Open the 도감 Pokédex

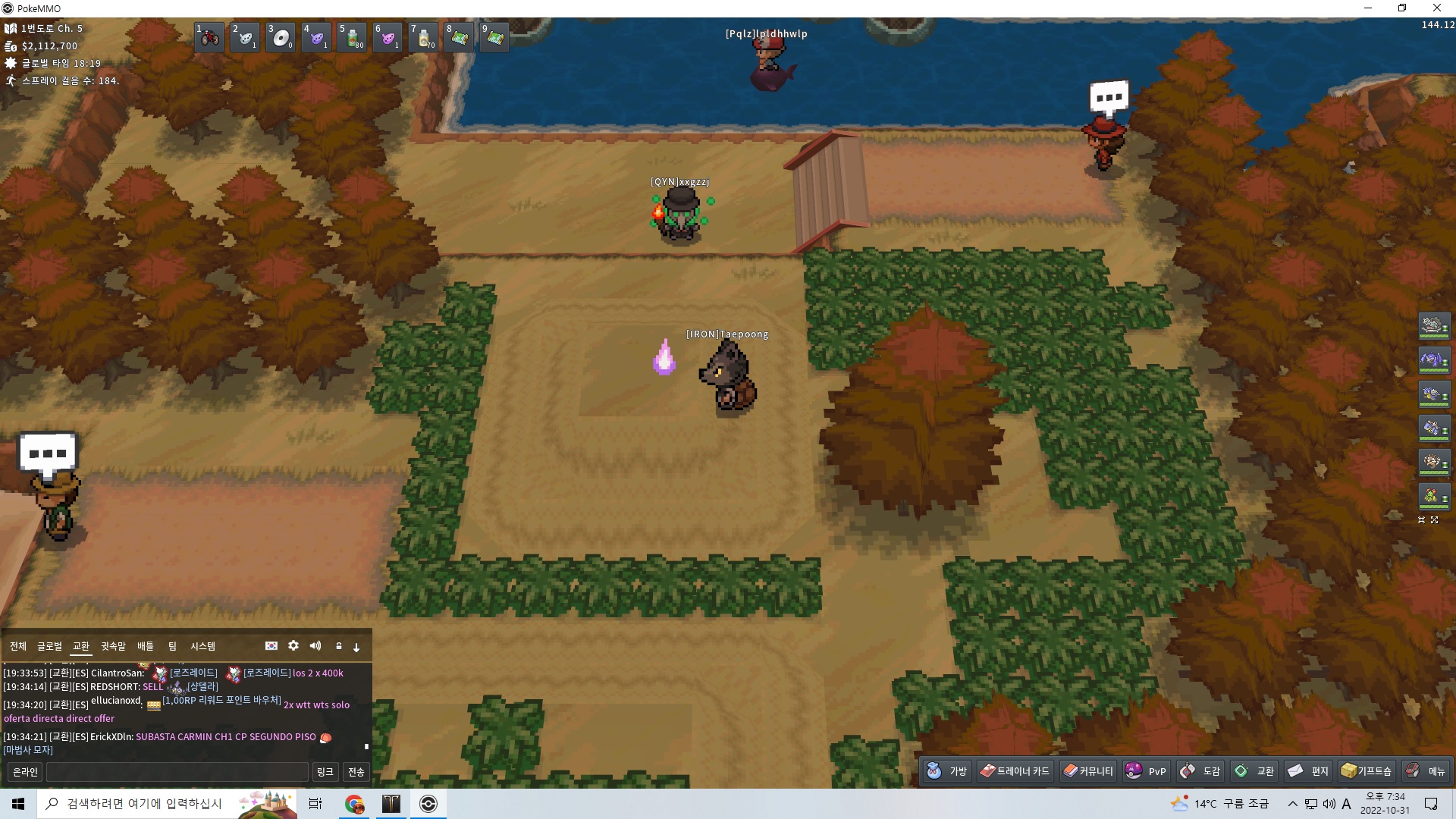point(1200,771)
